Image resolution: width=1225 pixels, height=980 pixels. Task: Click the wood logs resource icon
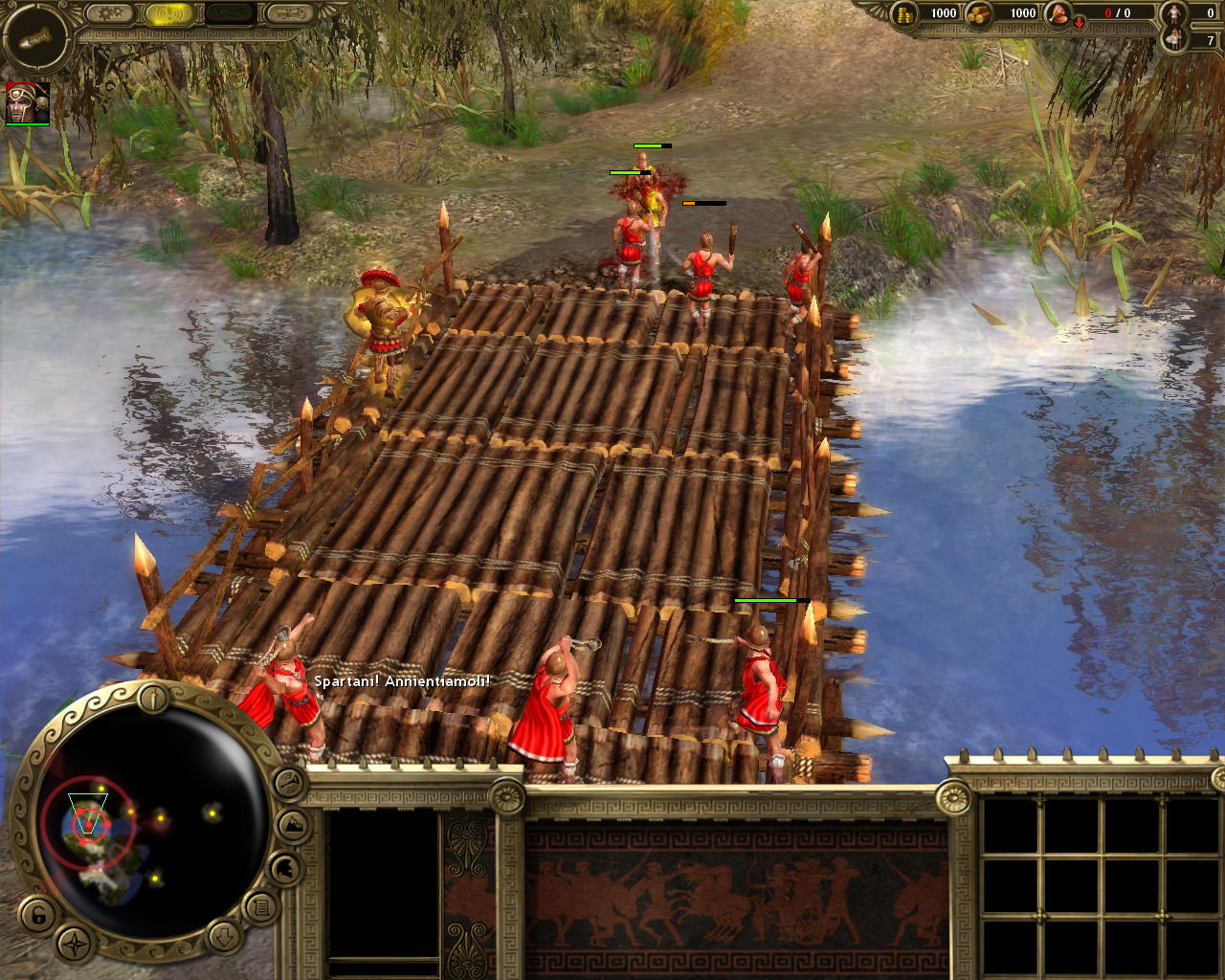click(978, 12)
